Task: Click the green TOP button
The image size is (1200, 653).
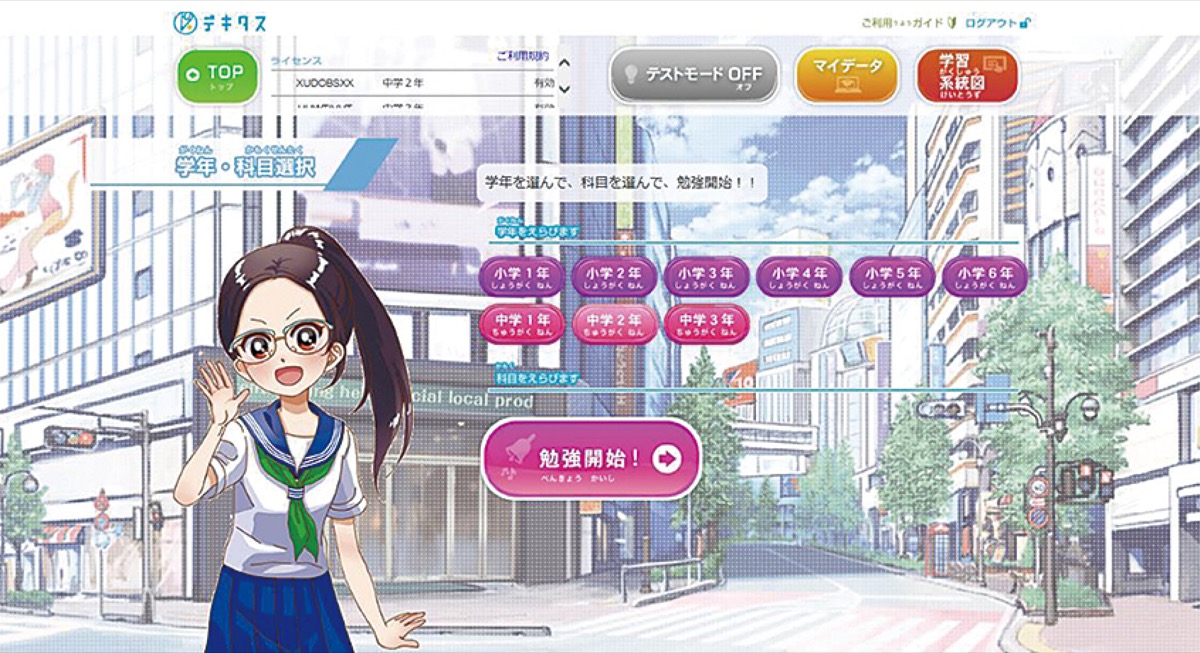Action: click(217, 76)
